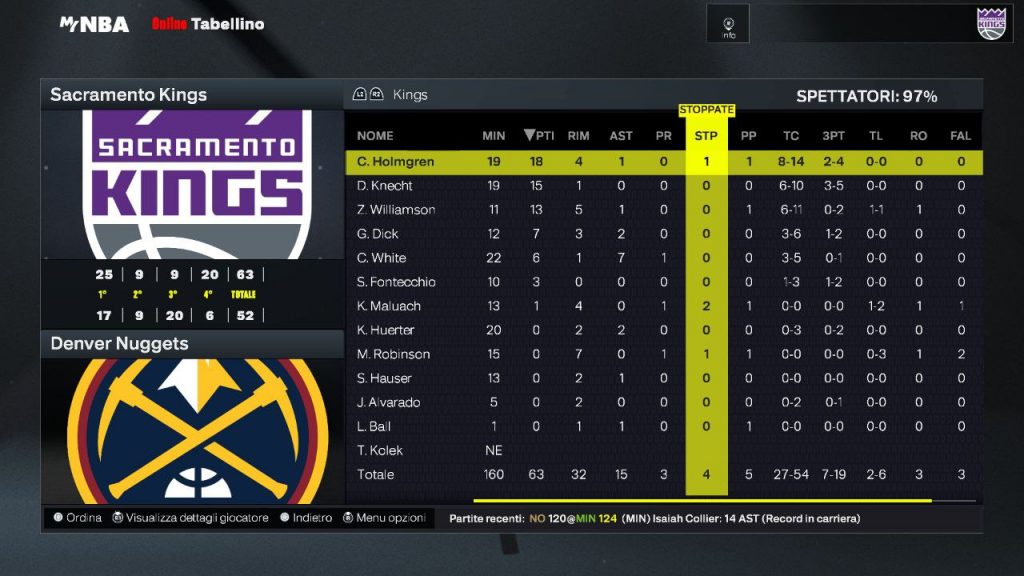The image size is (1024, 576).
Task: Select G. Dick's stat line
Action: pos(378,233)
